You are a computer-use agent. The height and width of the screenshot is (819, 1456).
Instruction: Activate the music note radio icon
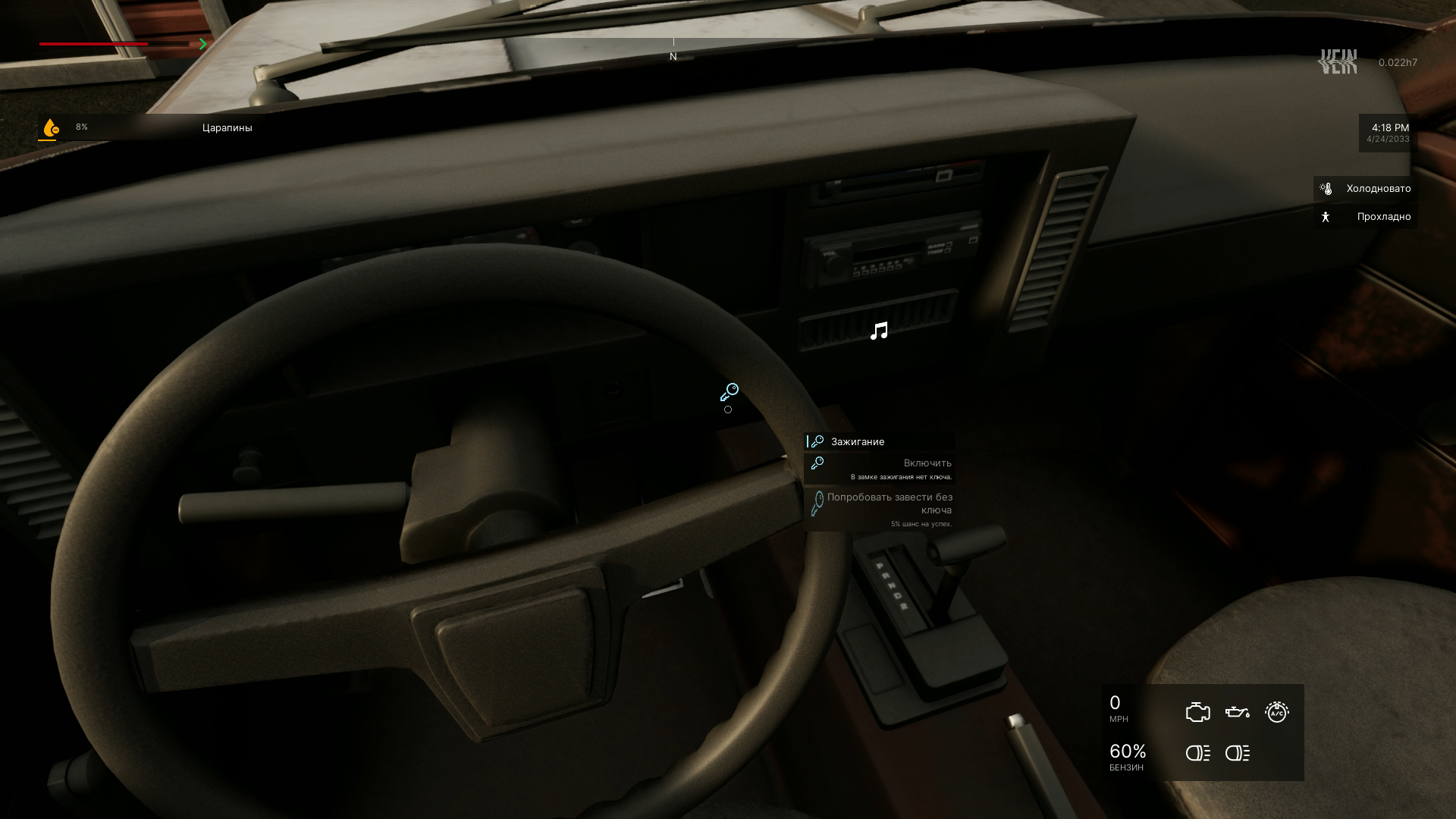879,331
